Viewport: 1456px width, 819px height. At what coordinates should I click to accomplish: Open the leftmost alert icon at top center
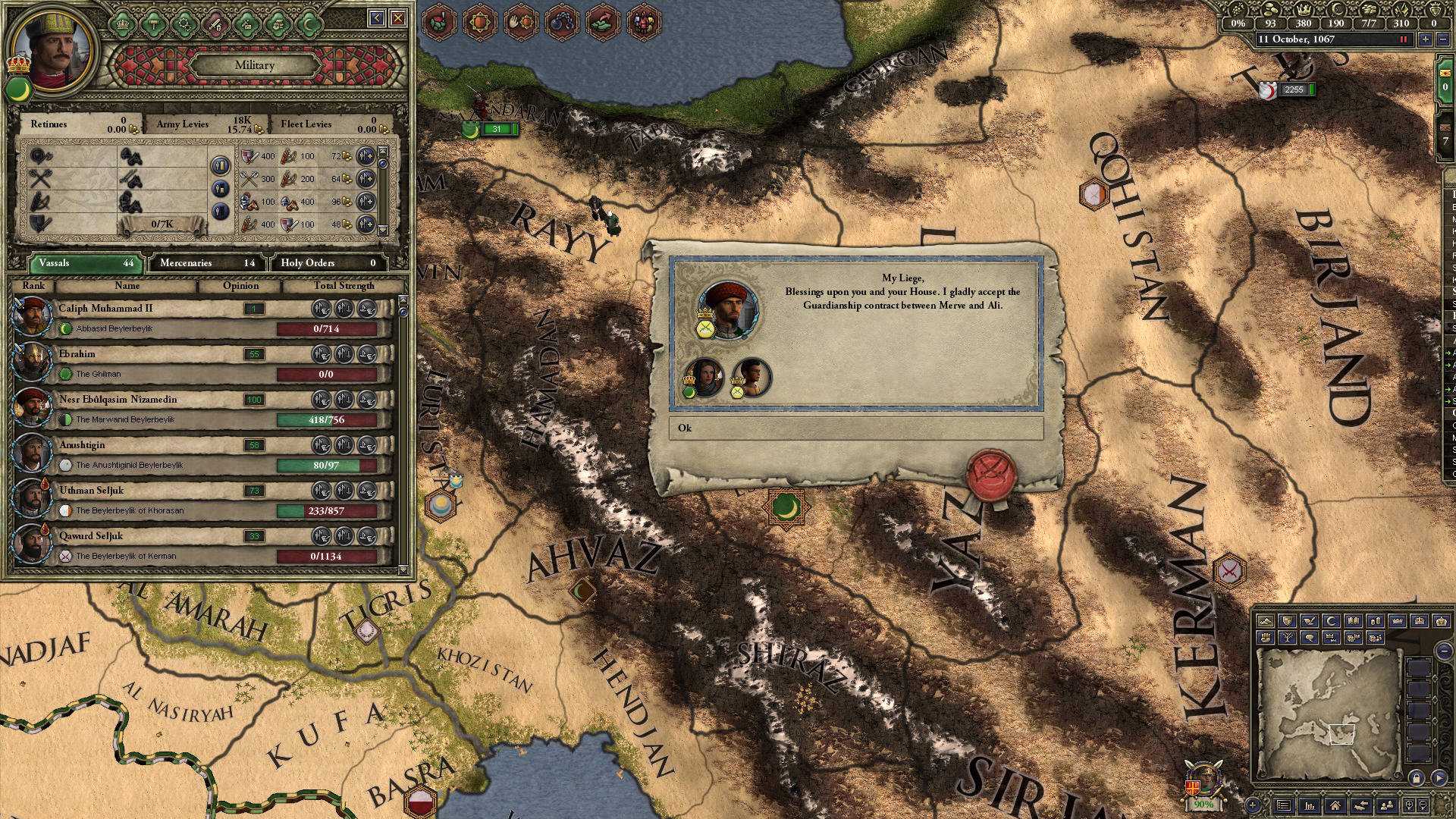438,21
